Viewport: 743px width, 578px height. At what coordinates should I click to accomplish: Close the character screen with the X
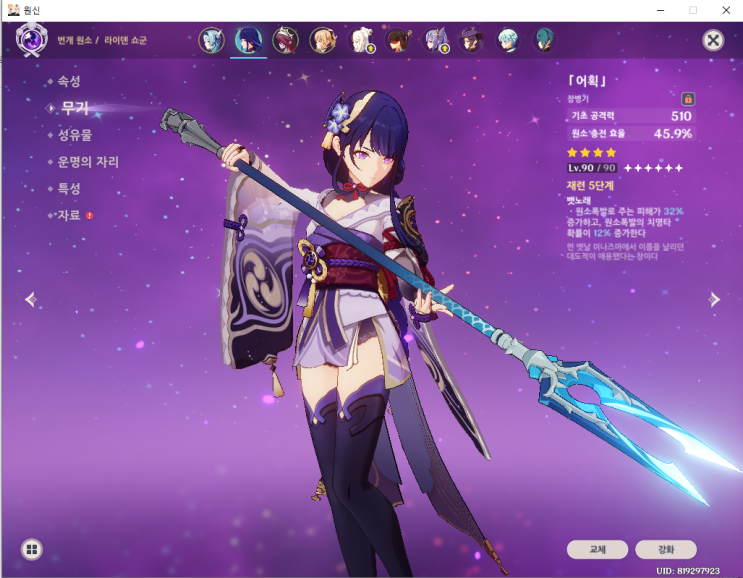713,40
